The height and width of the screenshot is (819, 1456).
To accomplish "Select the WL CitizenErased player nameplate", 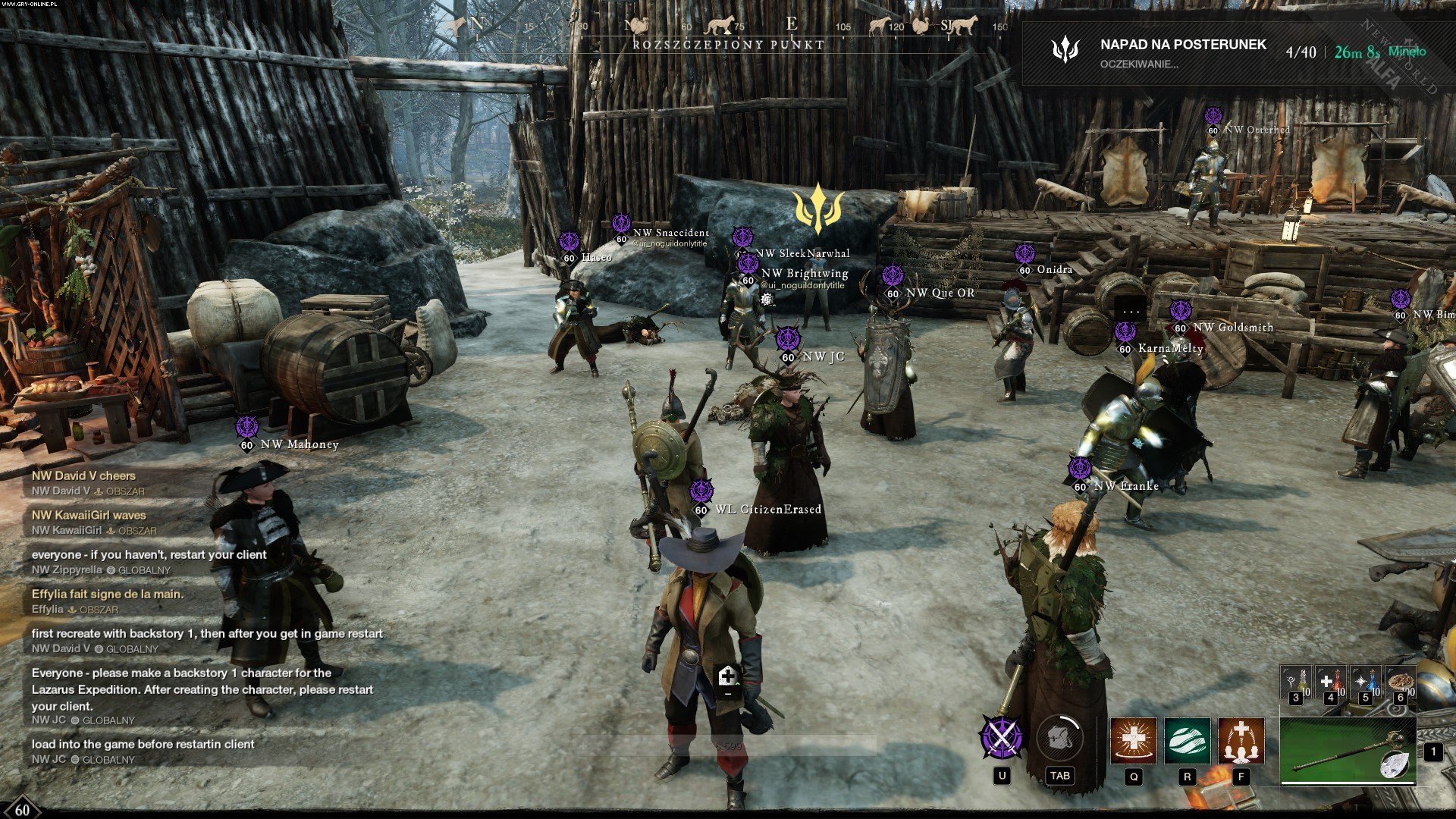I will 767,510.
